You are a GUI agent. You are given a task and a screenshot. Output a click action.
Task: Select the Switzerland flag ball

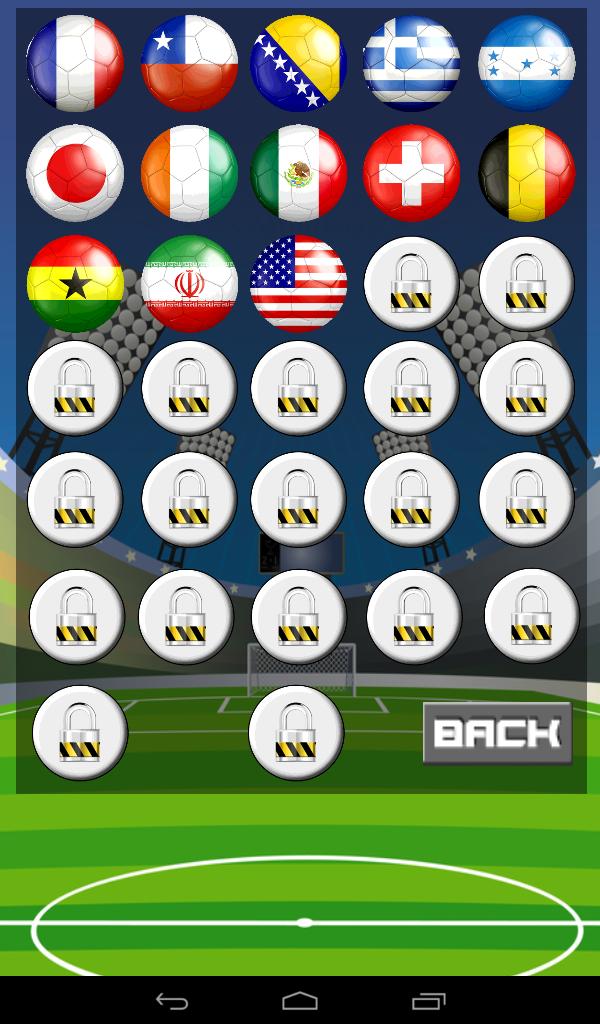click(x=411, y=173)
